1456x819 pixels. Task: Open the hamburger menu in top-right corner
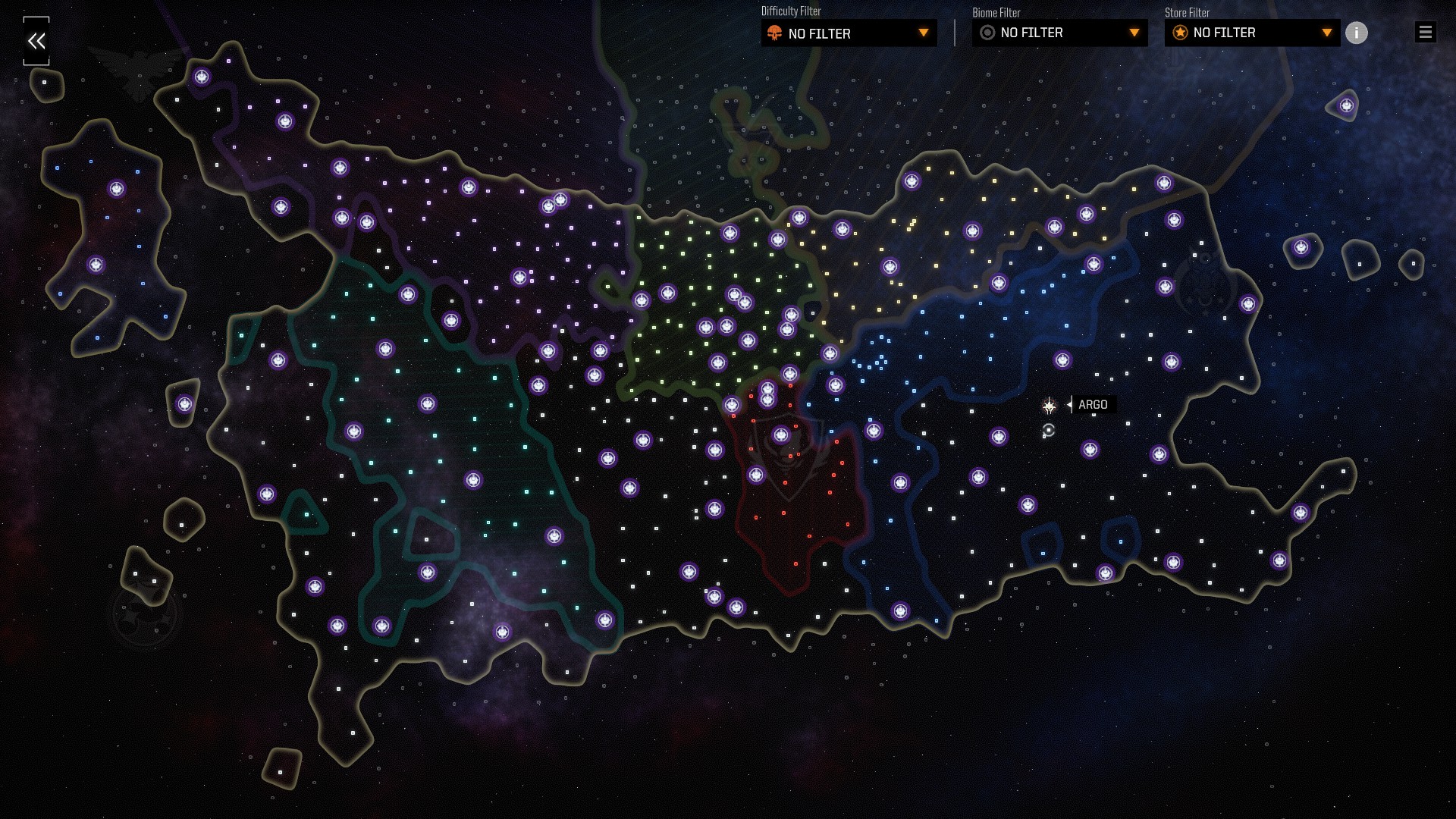pos(1425,32)
